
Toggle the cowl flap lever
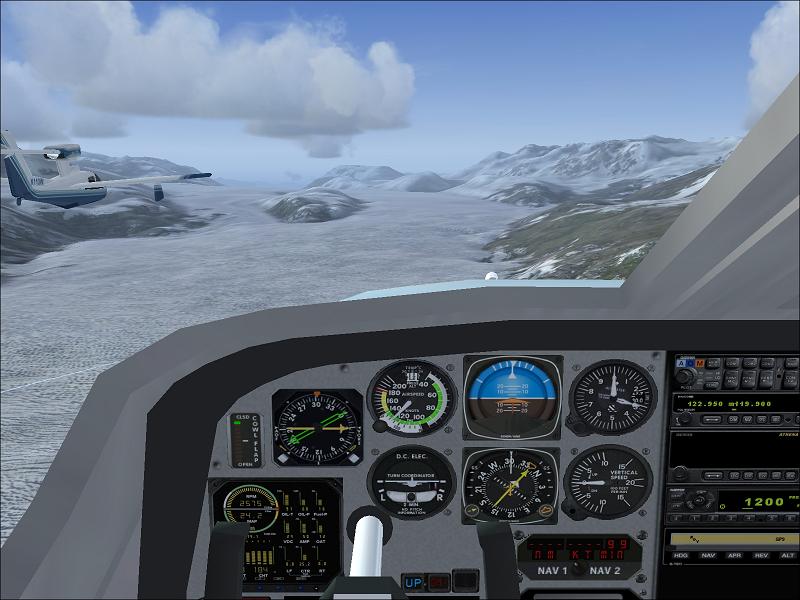(x=245, y=440)
